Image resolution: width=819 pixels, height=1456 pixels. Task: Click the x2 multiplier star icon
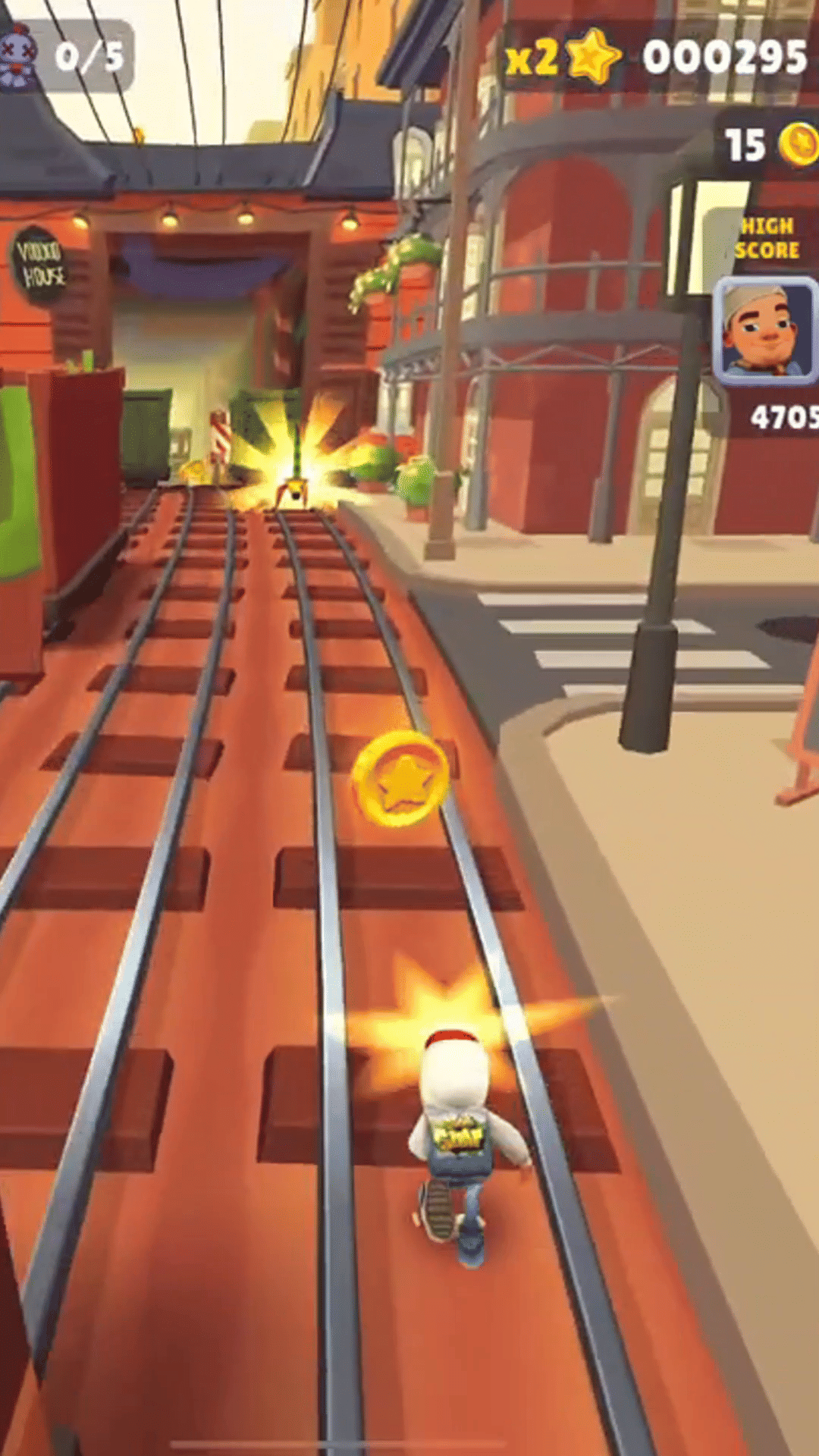[594, 57]
